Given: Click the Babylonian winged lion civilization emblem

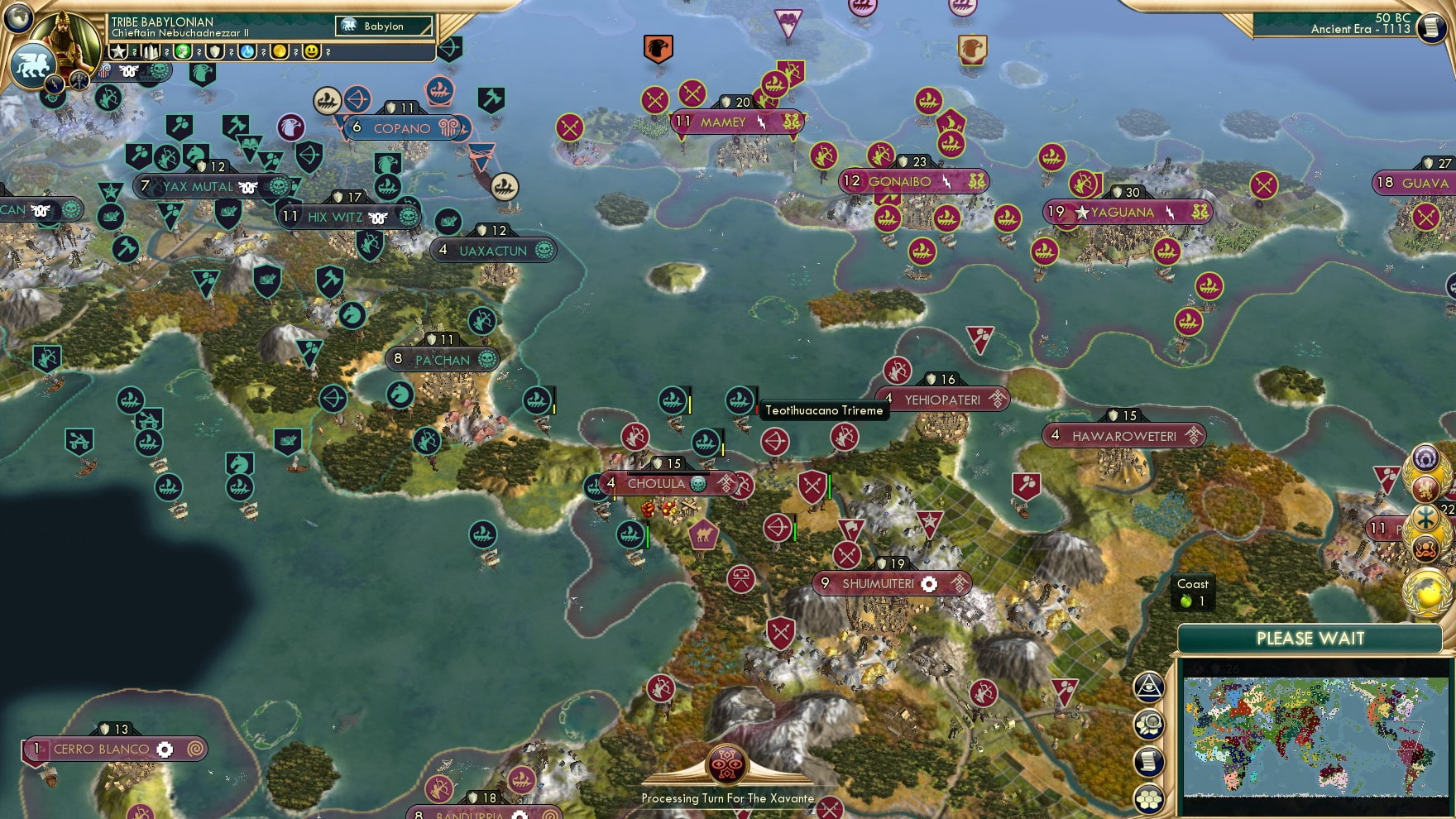Looking at the screenshot, I should click(x=32, y=66).
